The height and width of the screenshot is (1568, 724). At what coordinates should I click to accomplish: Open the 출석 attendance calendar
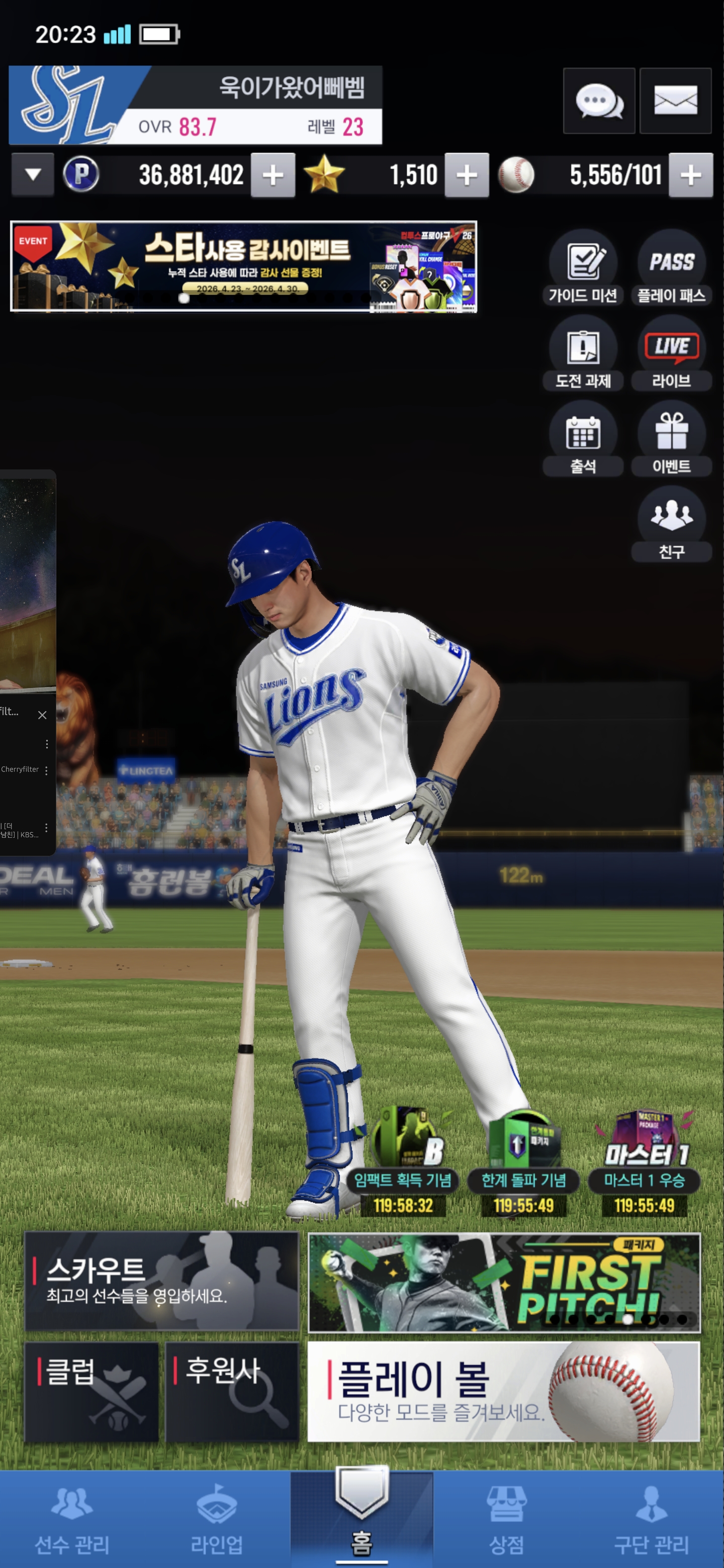[583, 439]
